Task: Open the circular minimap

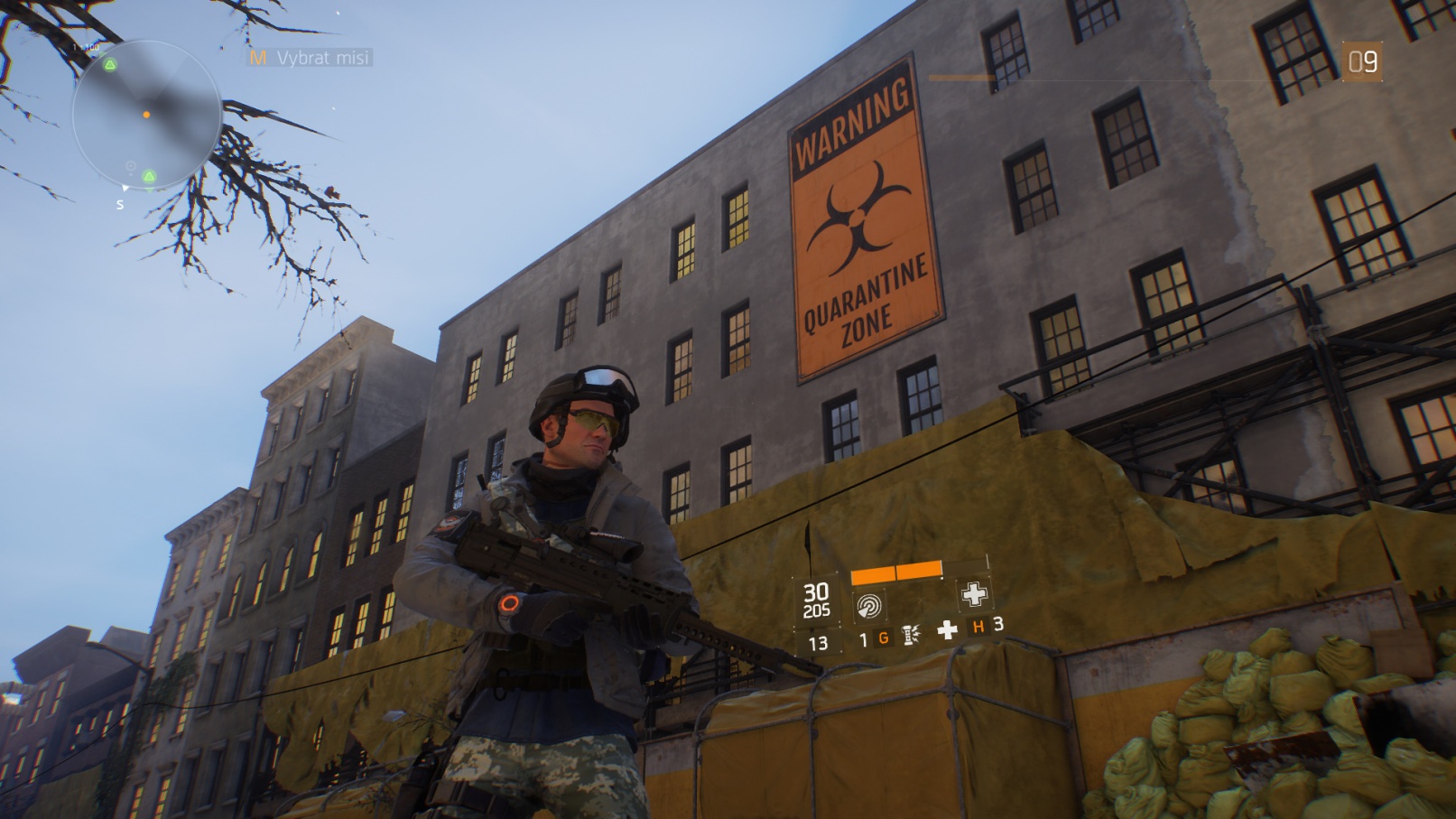Action: click(x=146, y=115)
